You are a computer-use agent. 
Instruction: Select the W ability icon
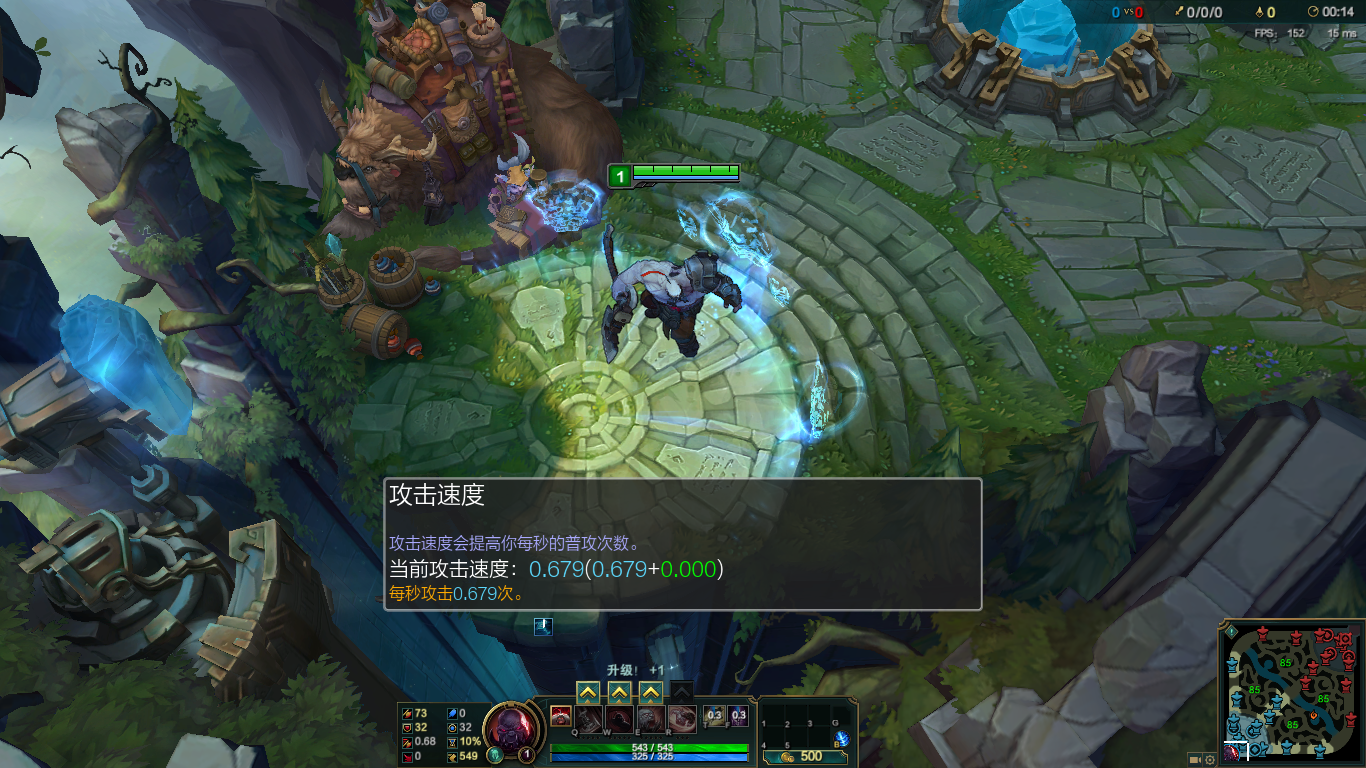click(x=619, y=718)
